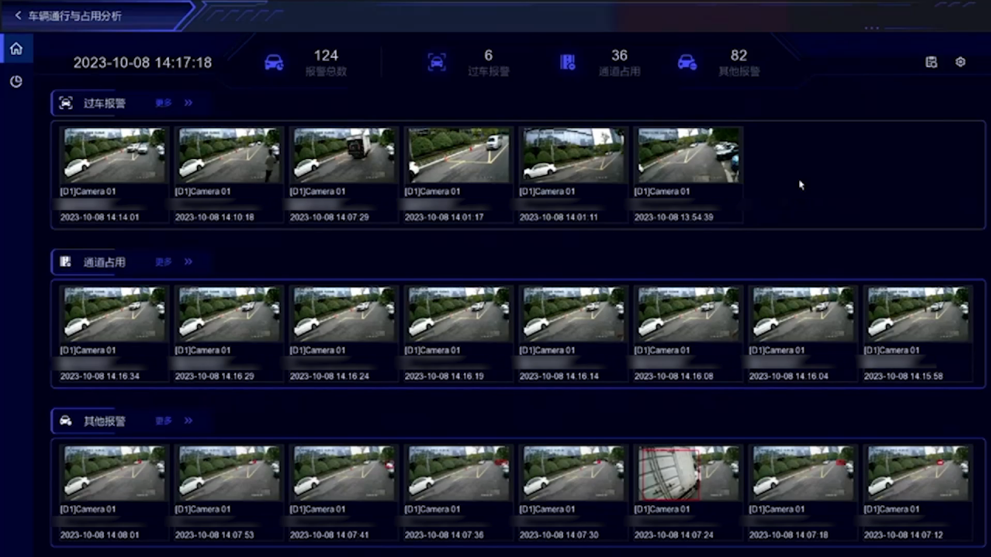View the 14:07:24 alarm with red box
The width and height of the screenshot is (991, 557).
pos(688,473)
